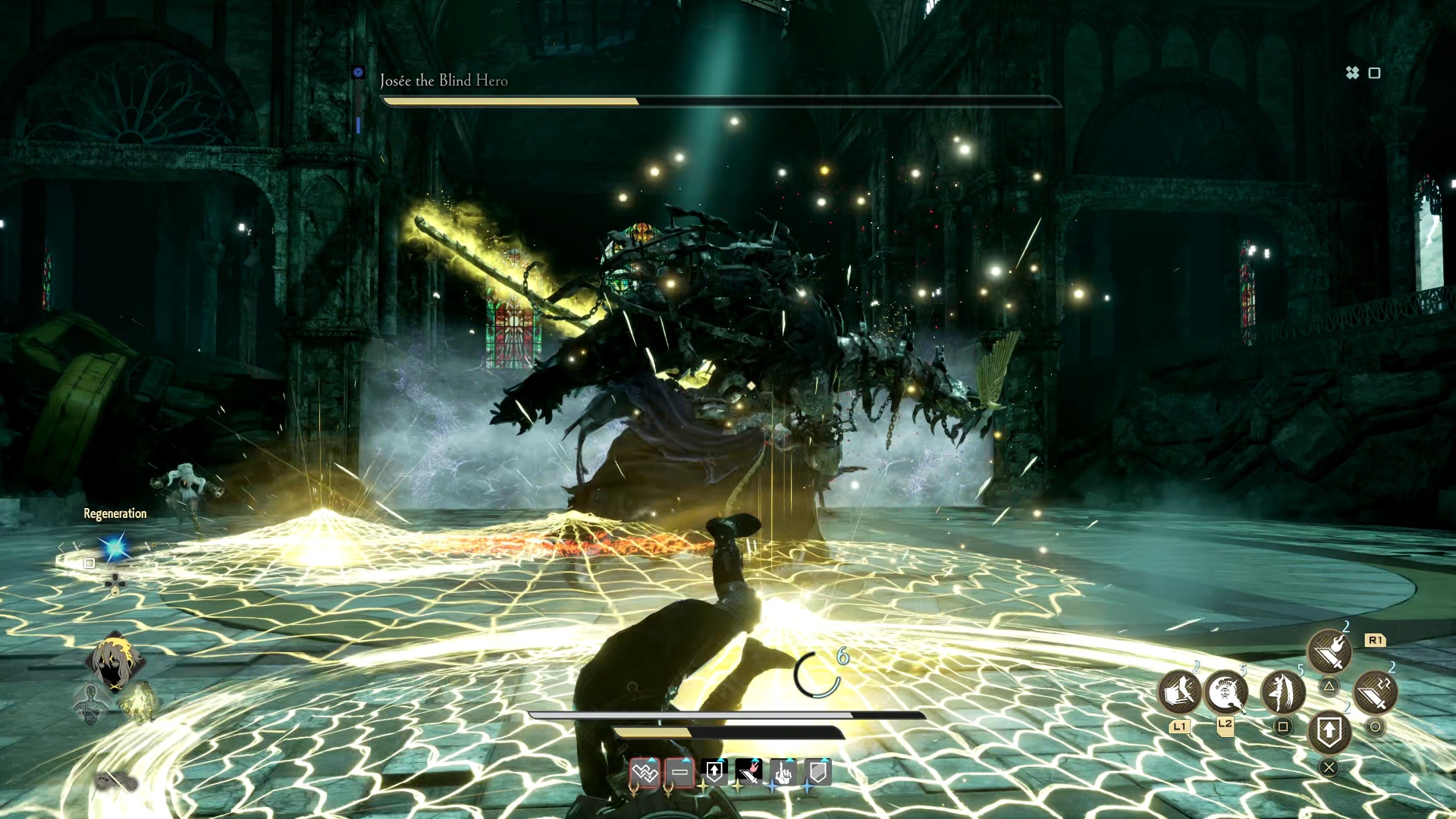Click the crossed-swords indicator in the top-right corner
The image size is (1456, 819).
[x=1351, y=74]
